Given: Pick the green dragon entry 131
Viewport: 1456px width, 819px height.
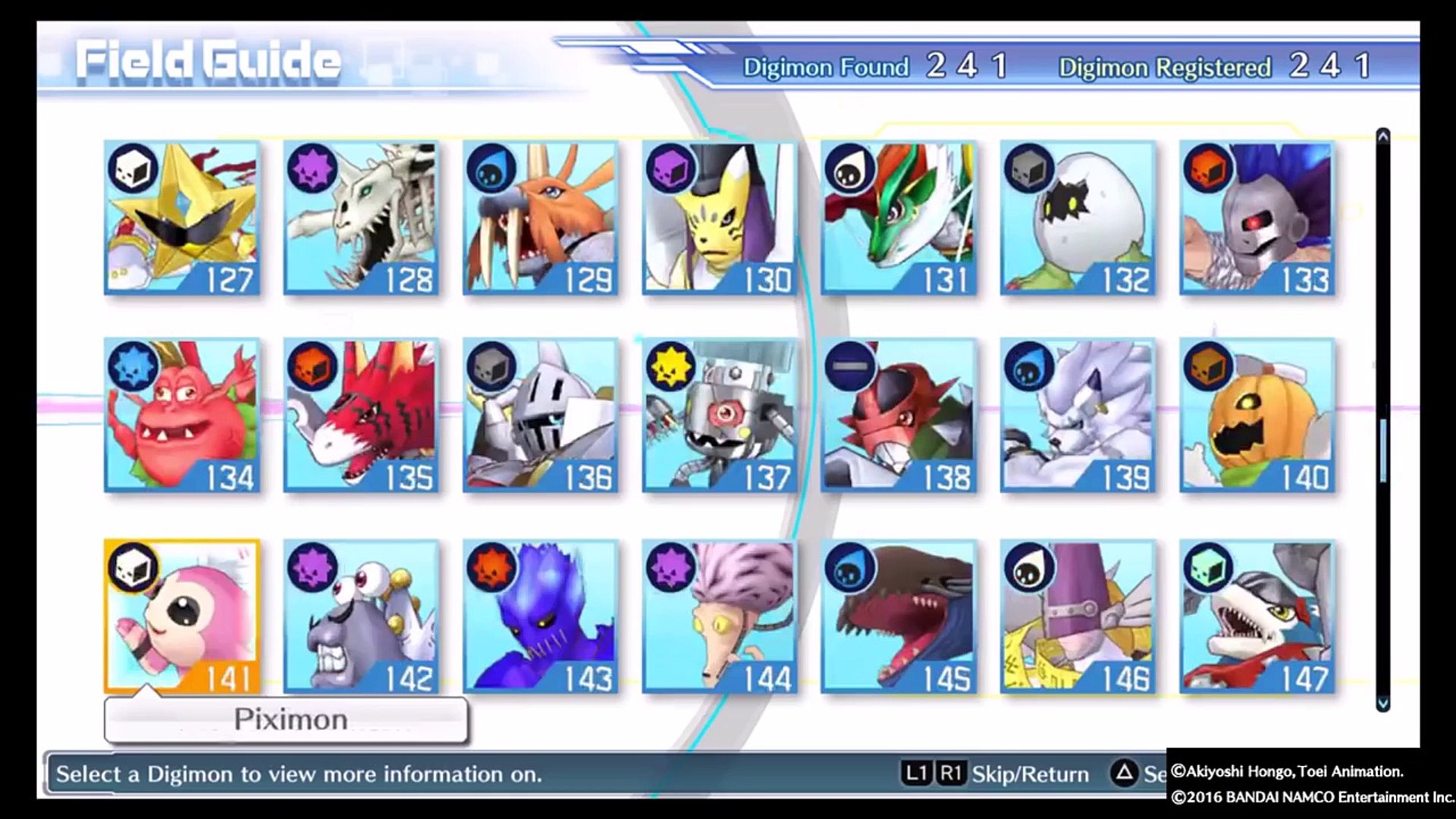Looking at the screenshot, I should click(899, 218).
